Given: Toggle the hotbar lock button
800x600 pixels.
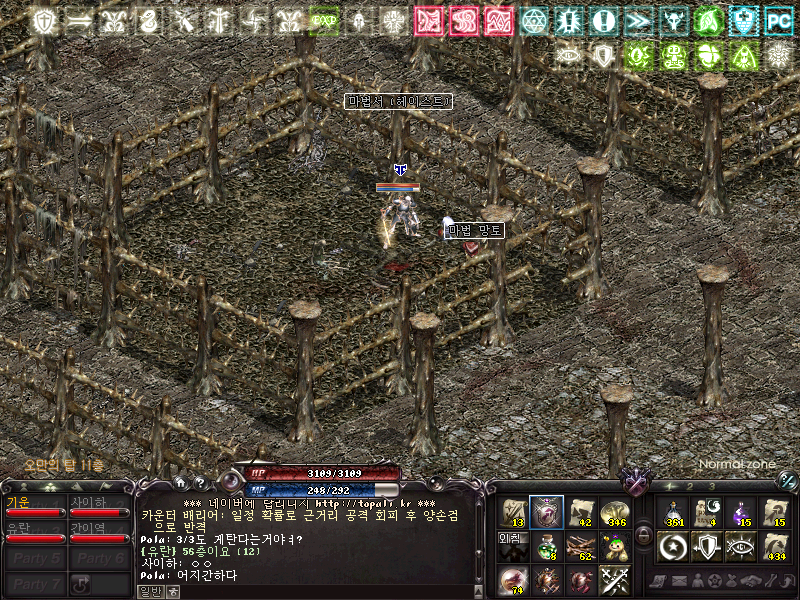Looking at the screenshot, I should (645, 535).
